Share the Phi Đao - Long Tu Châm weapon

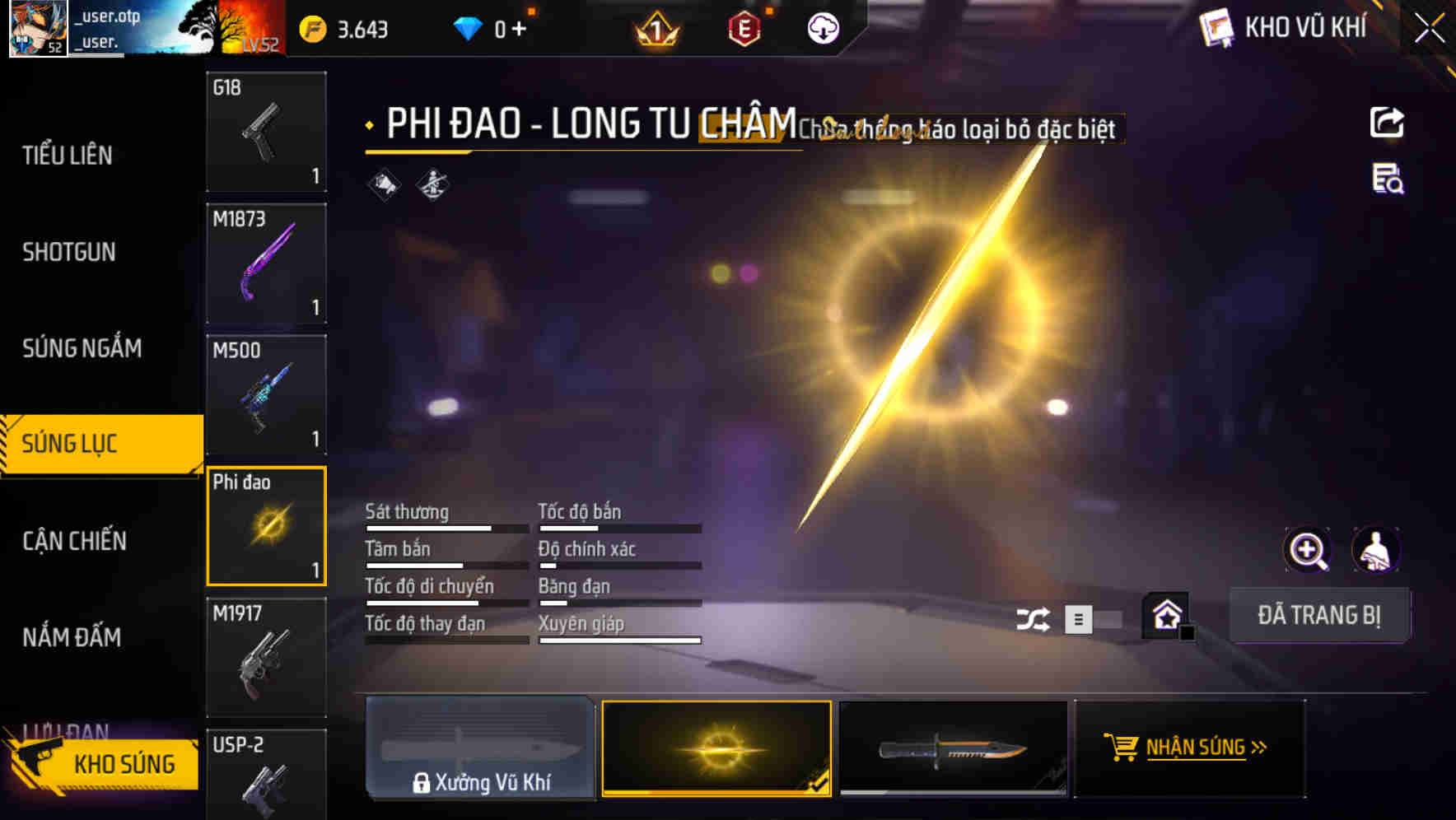(x=1387, y=122)
